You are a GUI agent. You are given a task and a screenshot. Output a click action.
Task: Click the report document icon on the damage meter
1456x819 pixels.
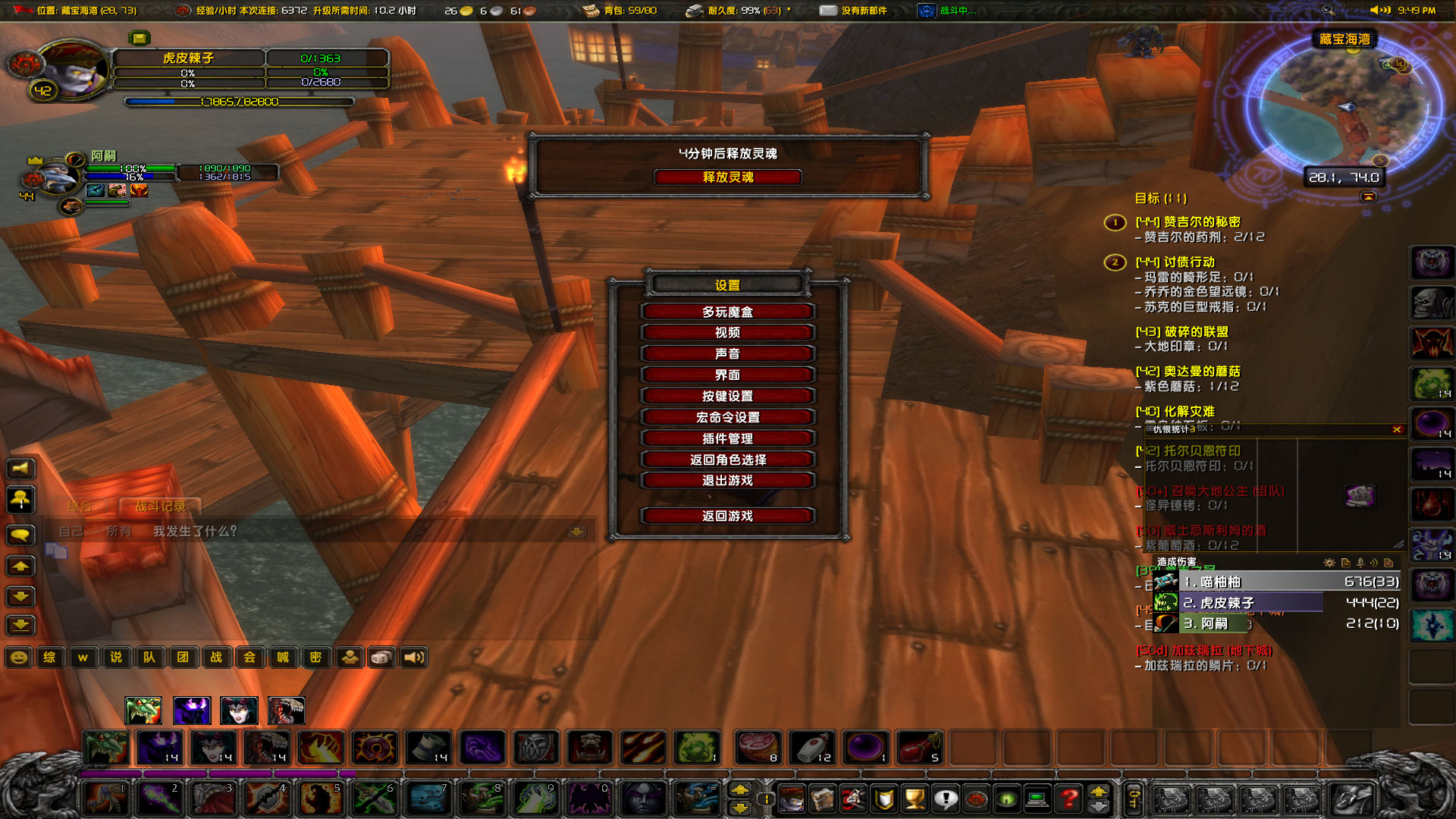coord(1347,563)
